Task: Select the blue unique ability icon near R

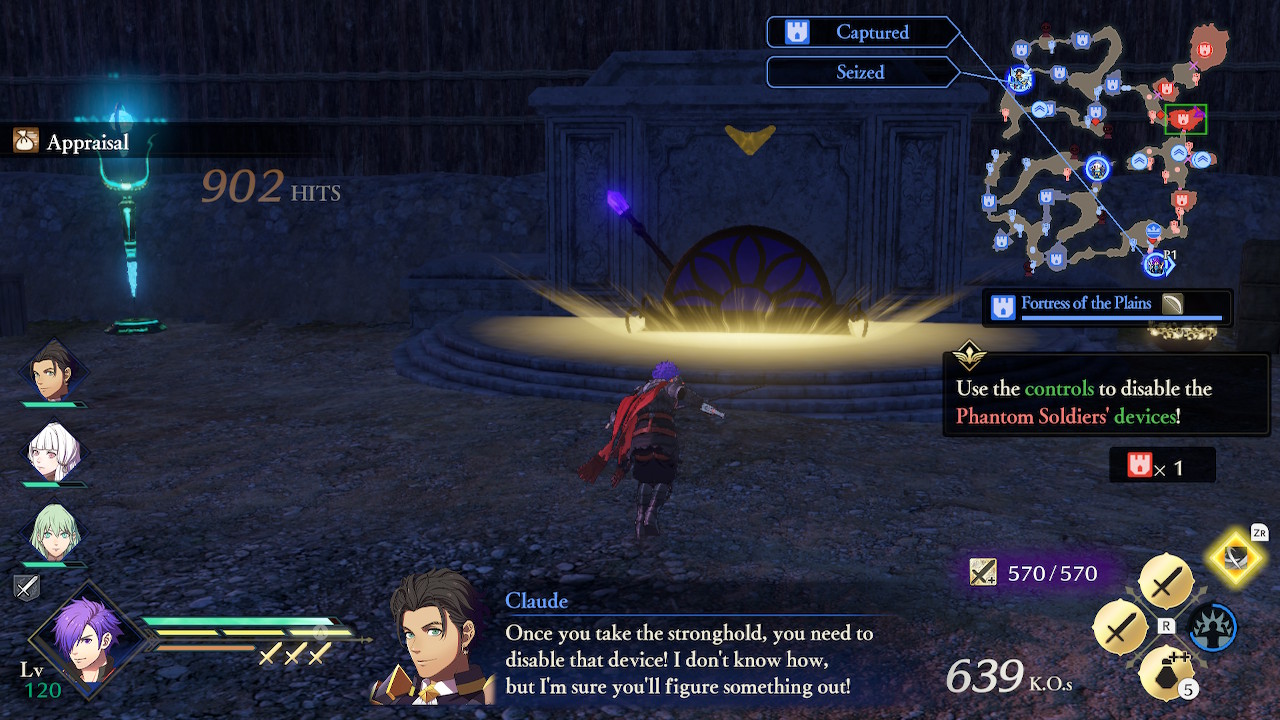Action: coord(1211,627)
